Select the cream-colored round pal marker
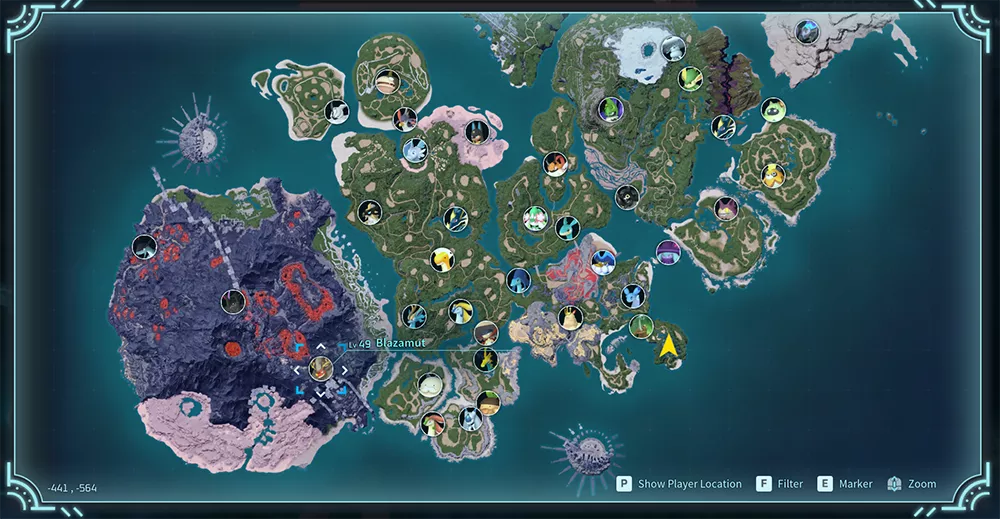This screenshot has width=1000, height=519. (x=430, y=385)
